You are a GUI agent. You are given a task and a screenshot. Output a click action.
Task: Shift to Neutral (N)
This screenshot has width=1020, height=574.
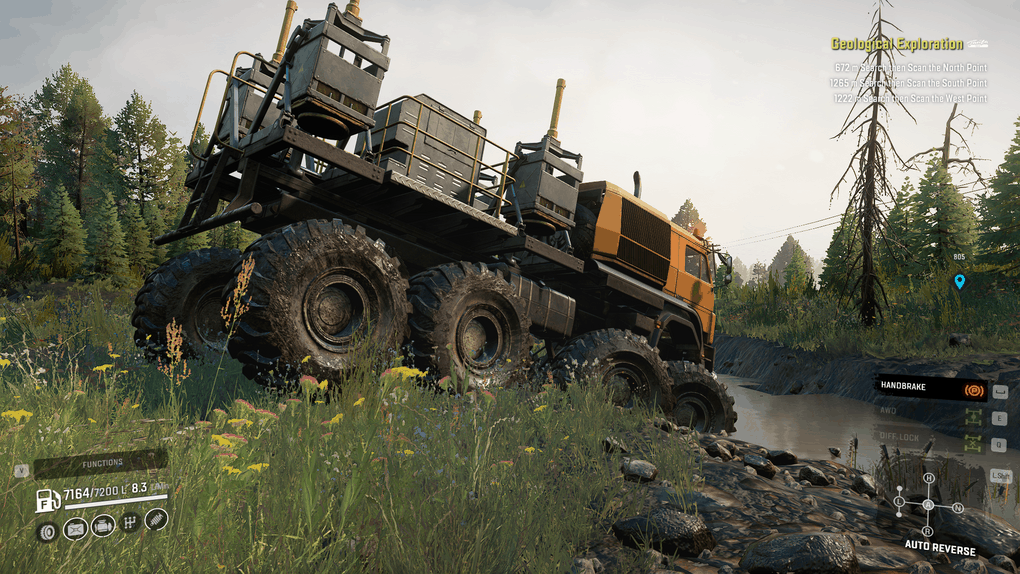point(958,507)
